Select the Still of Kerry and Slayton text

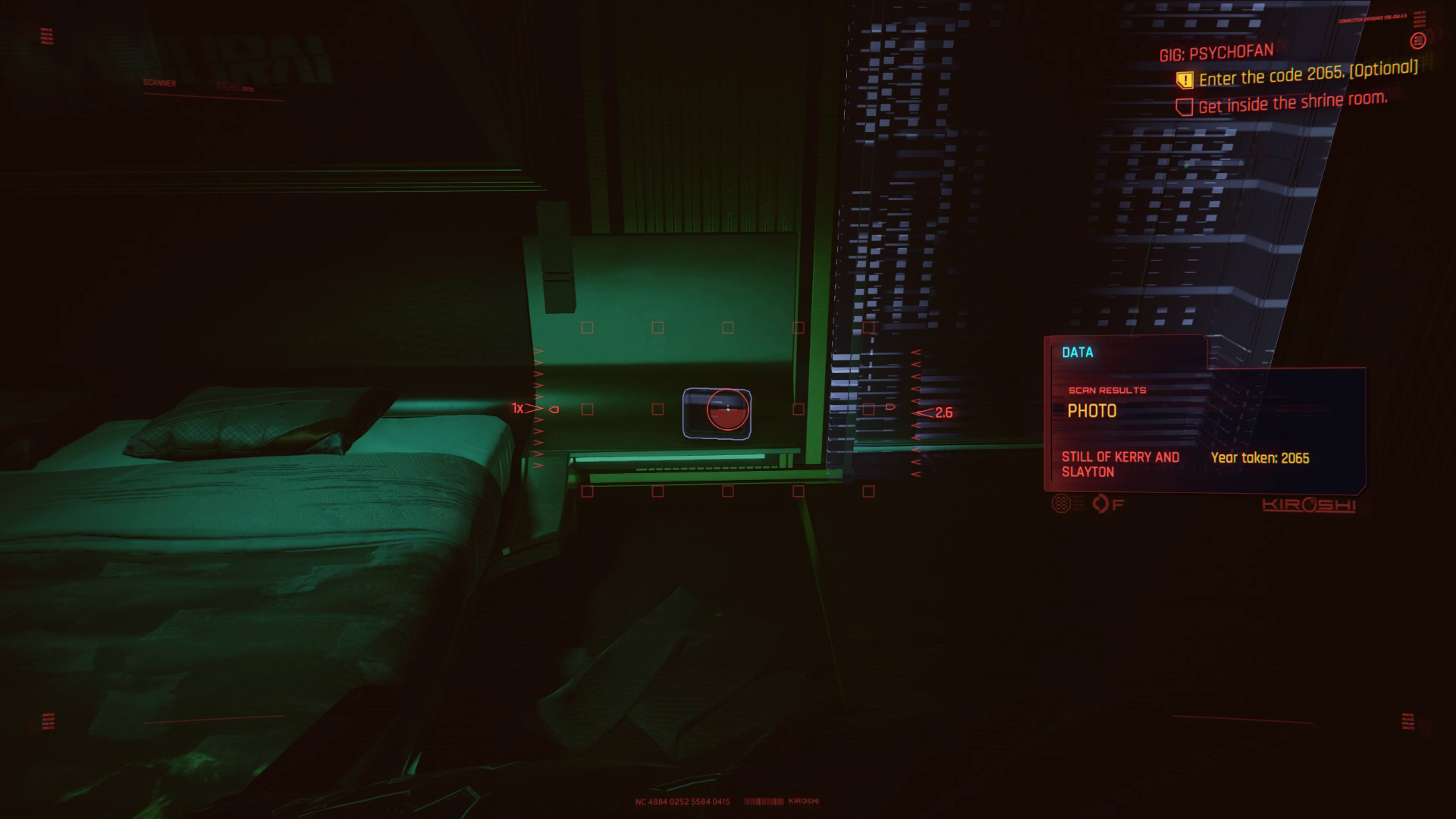point(1121,463)
